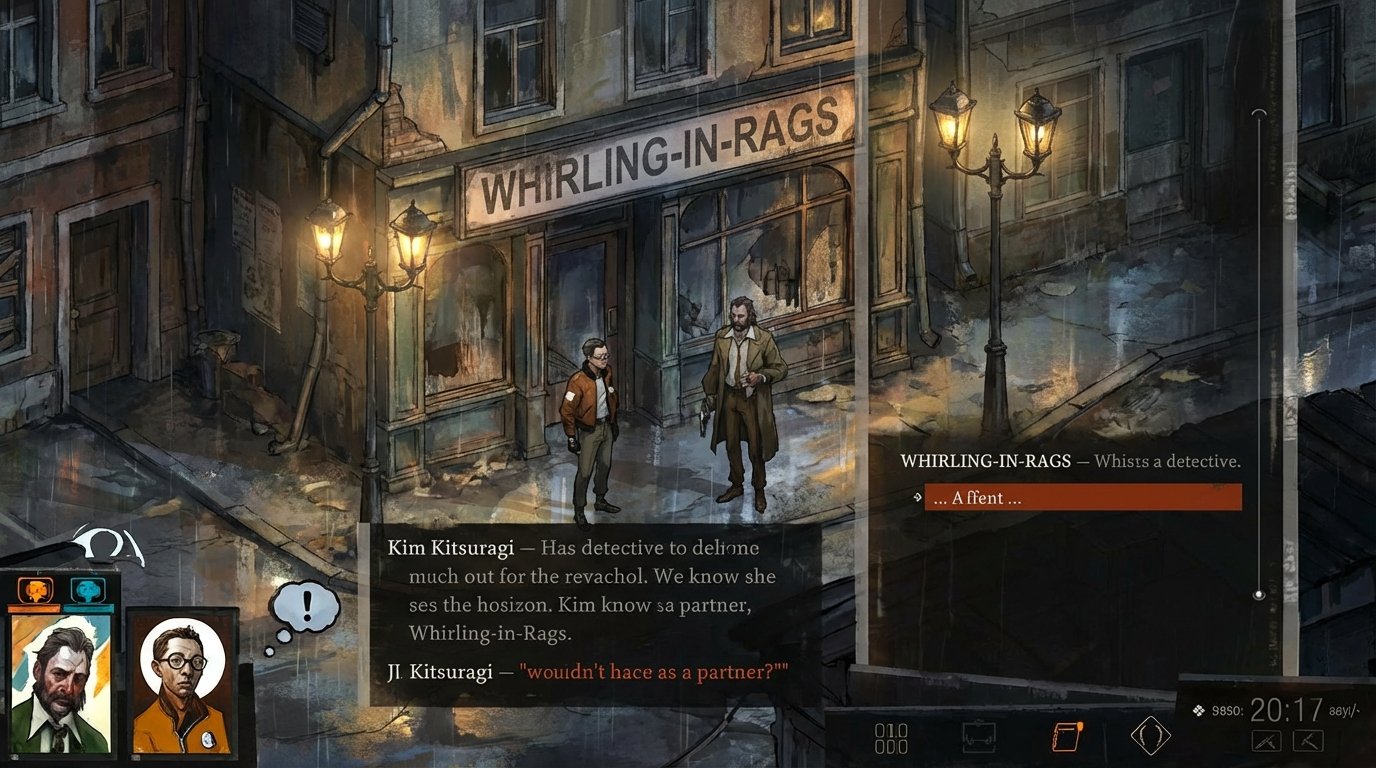Toggle the blue morale head indicator

pyautogui.click(x=86, y=589)
